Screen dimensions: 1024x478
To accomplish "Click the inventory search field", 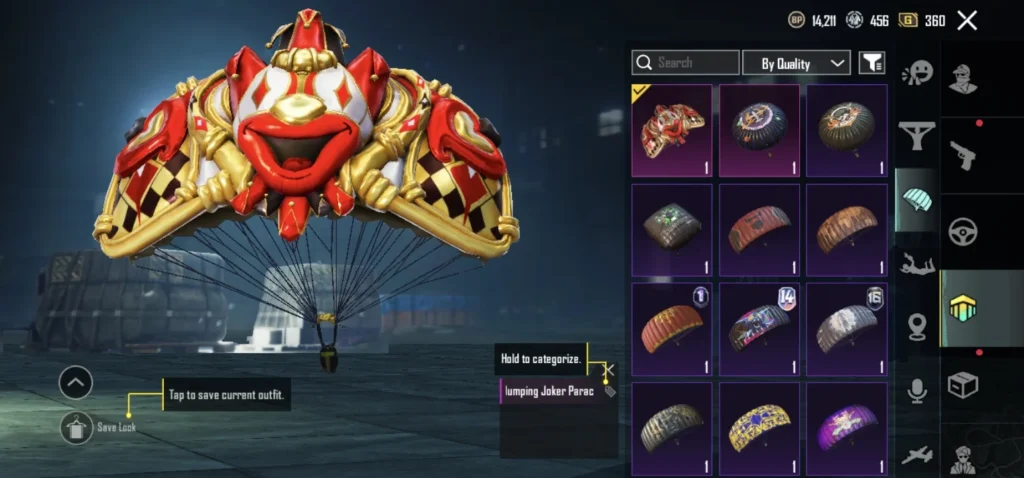I will 684,63.
